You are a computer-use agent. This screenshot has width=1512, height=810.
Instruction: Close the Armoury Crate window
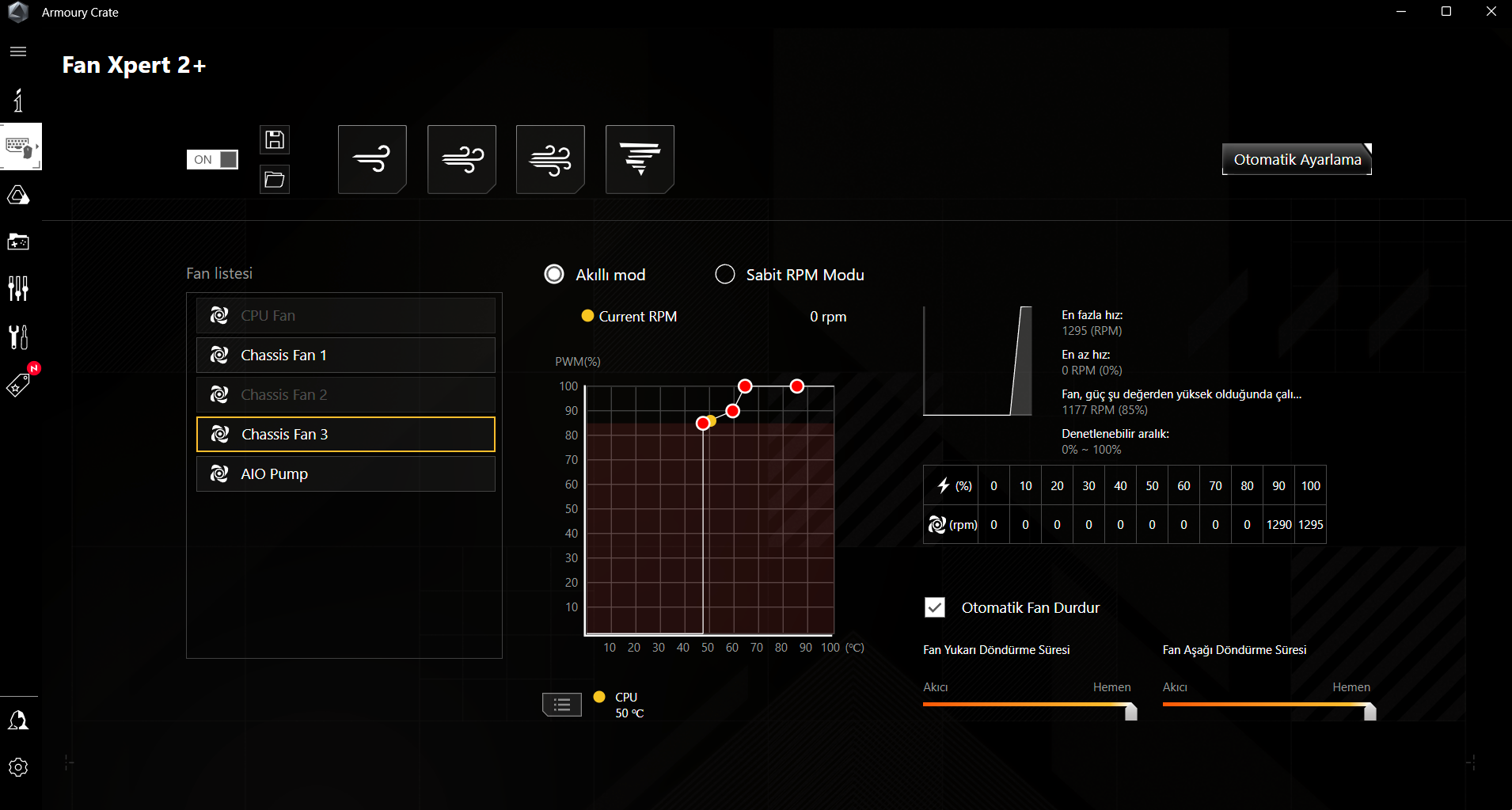click(x=1491, y=12)
